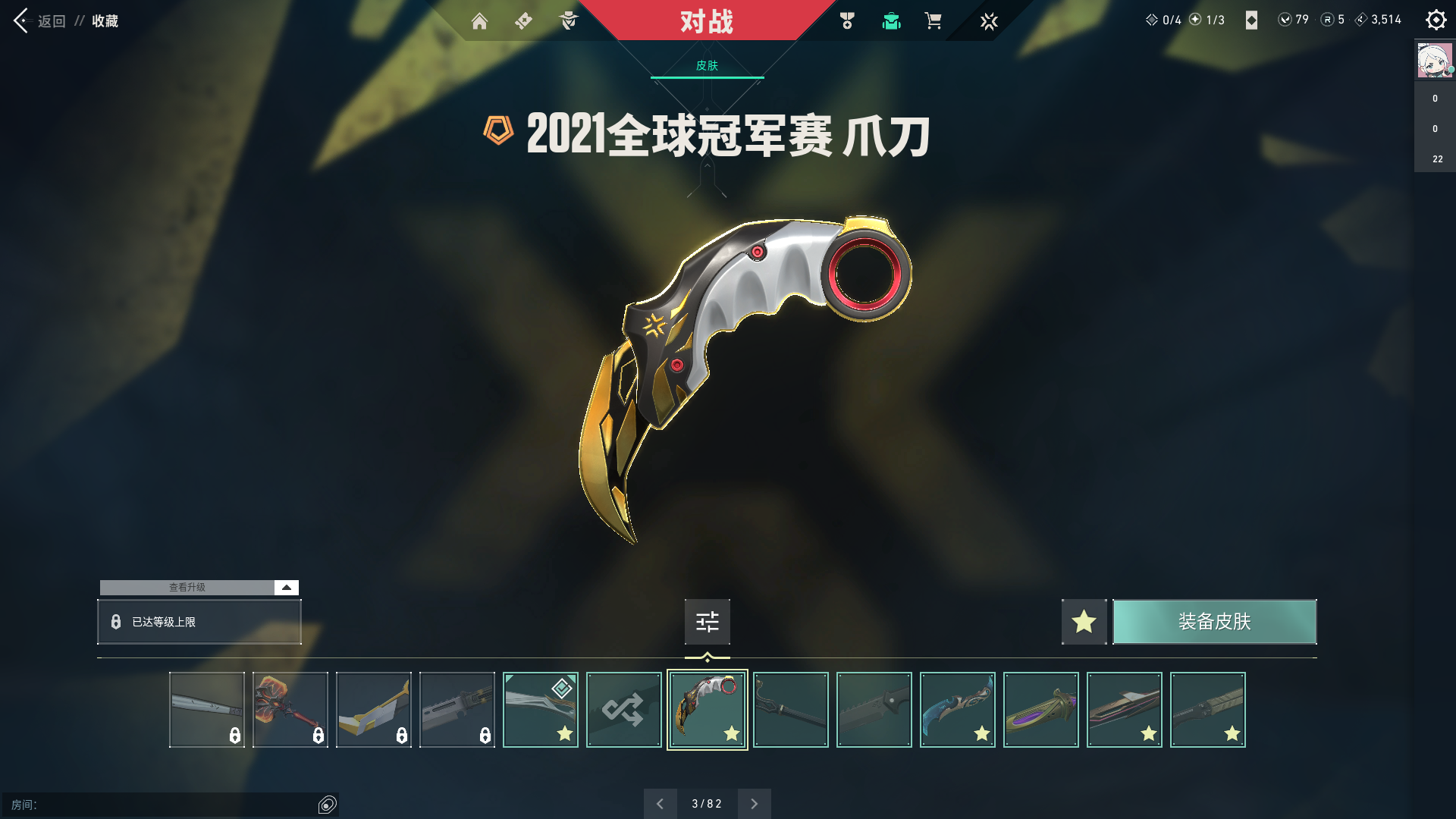Collapse the 查看升级 upgrades panel

tap(286, 587)
